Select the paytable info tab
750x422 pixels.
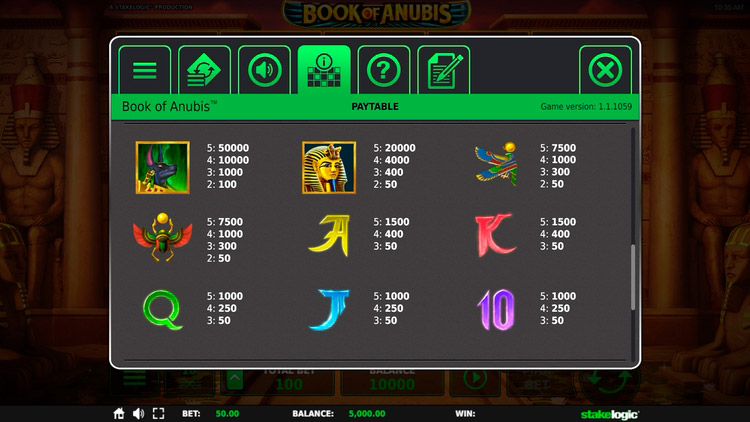(x=324, y=70)
